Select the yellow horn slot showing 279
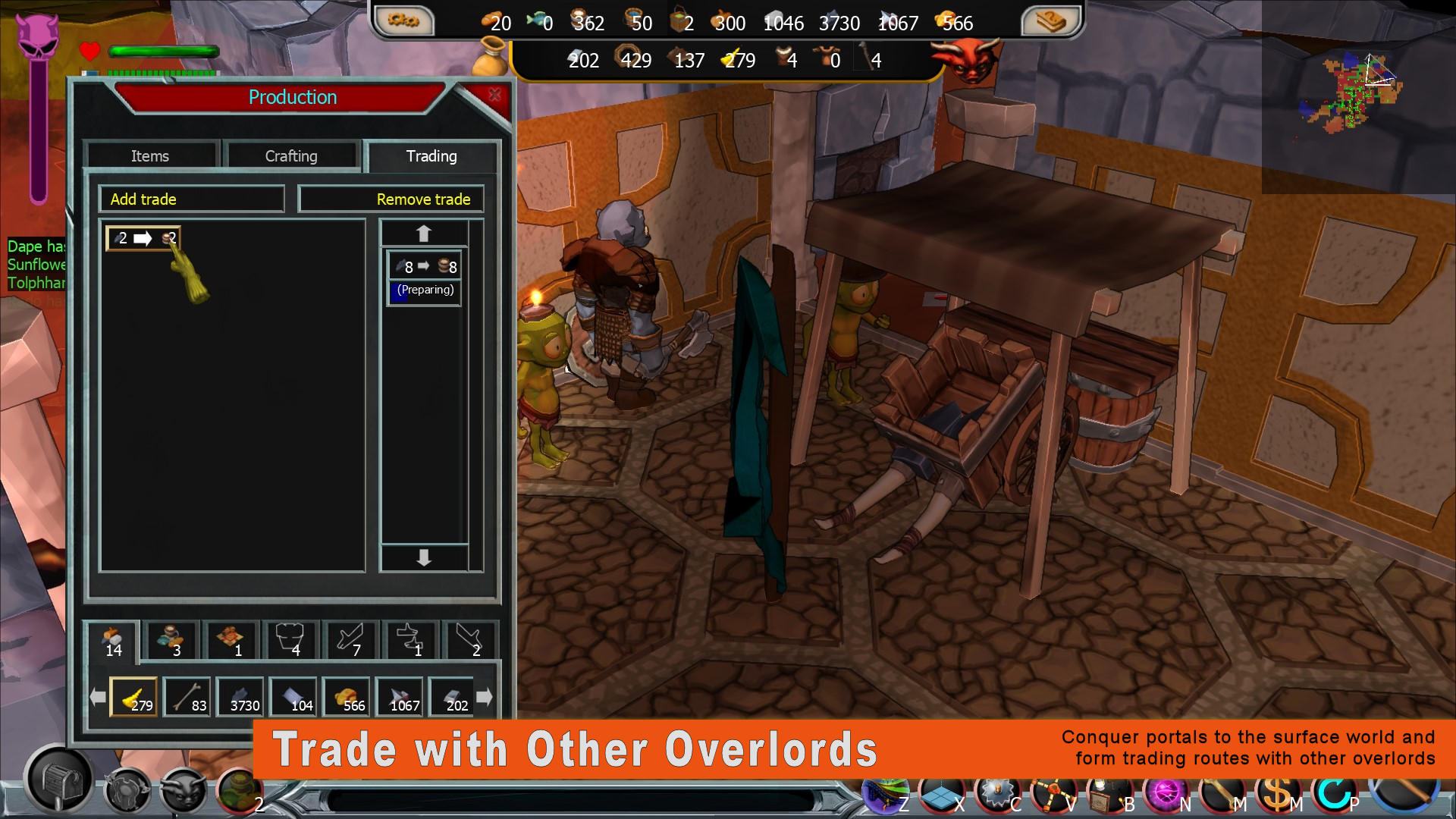The image size is (1456, 819). tap(134, 697)
